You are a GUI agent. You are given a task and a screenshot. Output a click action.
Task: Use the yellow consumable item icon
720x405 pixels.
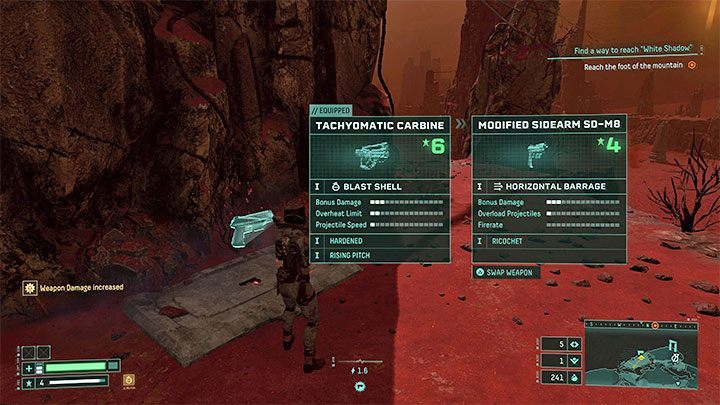click(128, 379)
